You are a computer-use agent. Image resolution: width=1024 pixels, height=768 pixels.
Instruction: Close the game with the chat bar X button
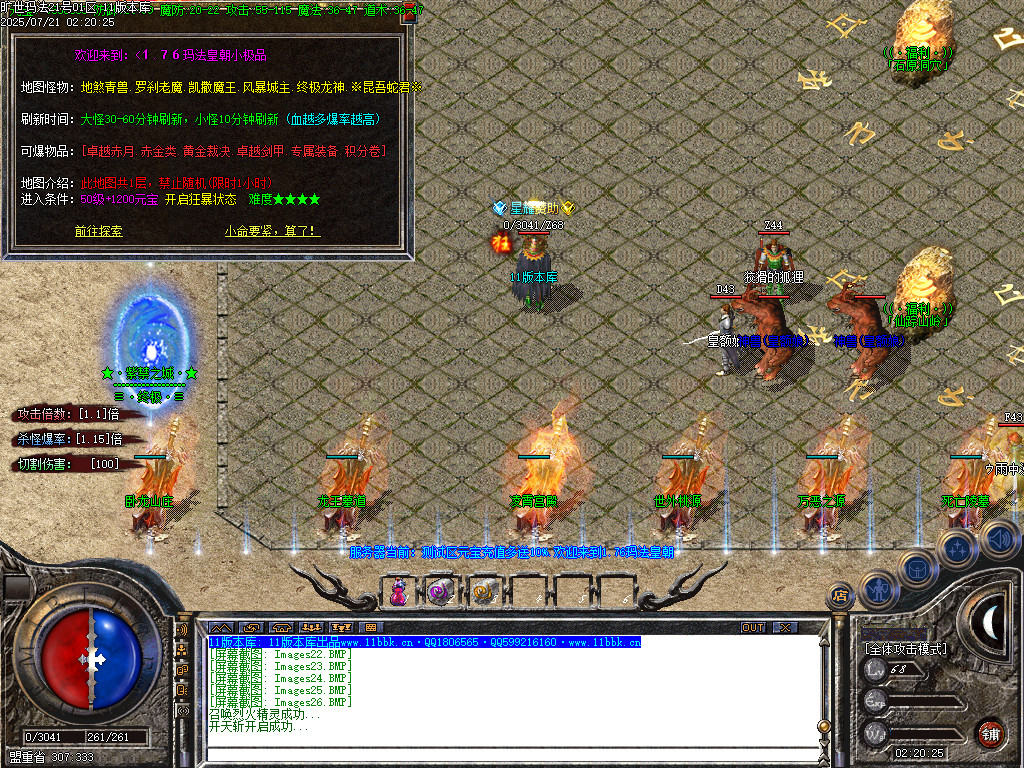tap(786, 628)
